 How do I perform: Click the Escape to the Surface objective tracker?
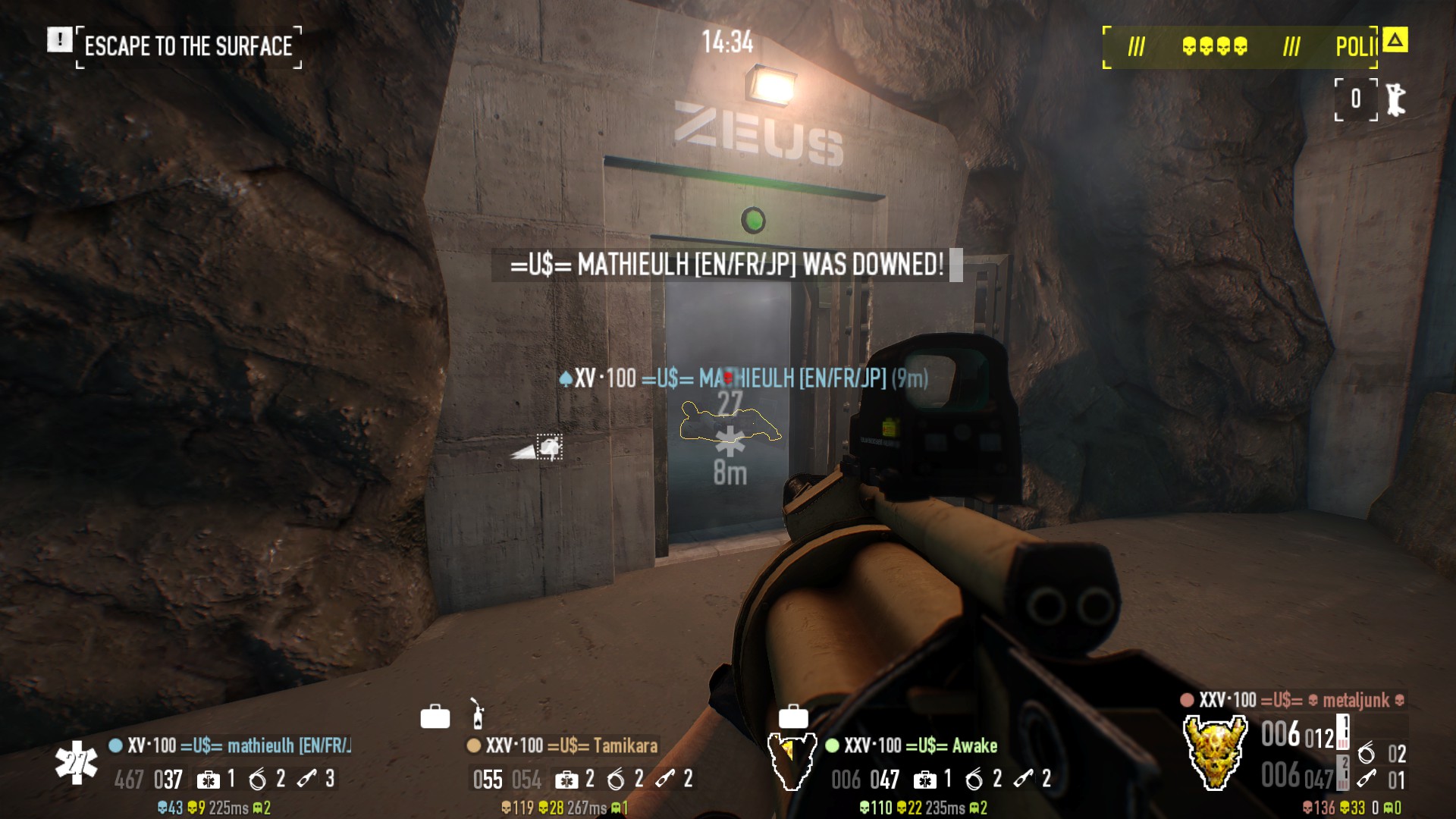pos(188,46)
